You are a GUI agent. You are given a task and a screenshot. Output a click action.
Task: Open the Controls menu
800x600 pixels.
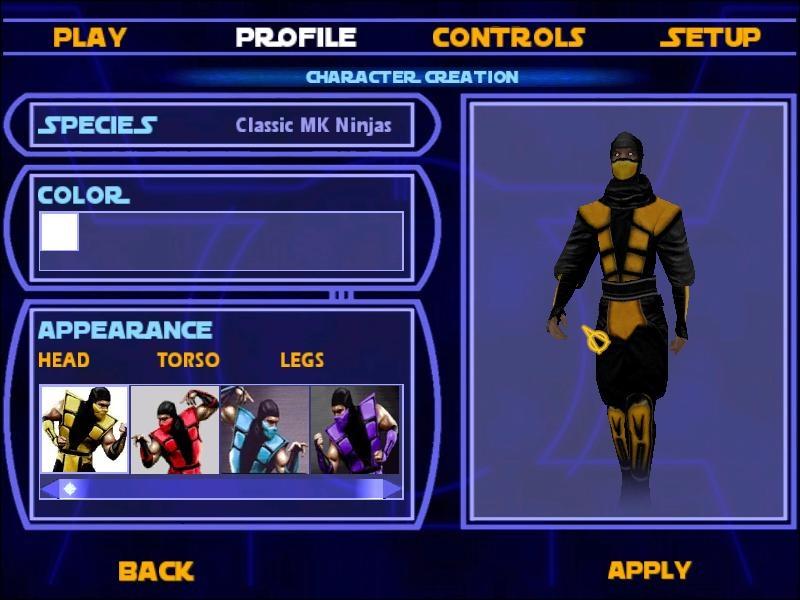508,38
